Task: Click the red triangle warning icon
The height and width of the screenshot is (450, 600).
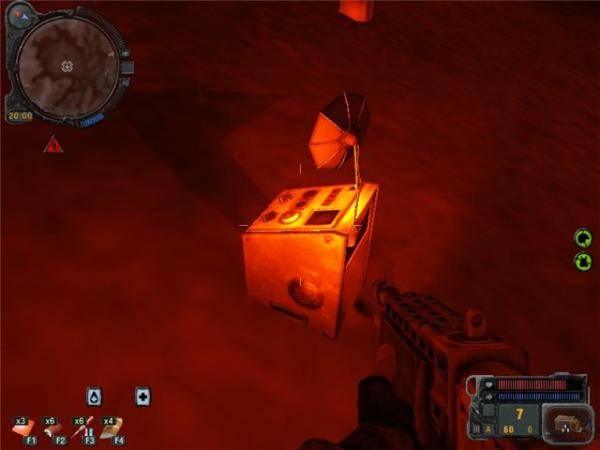Action: 50,145
